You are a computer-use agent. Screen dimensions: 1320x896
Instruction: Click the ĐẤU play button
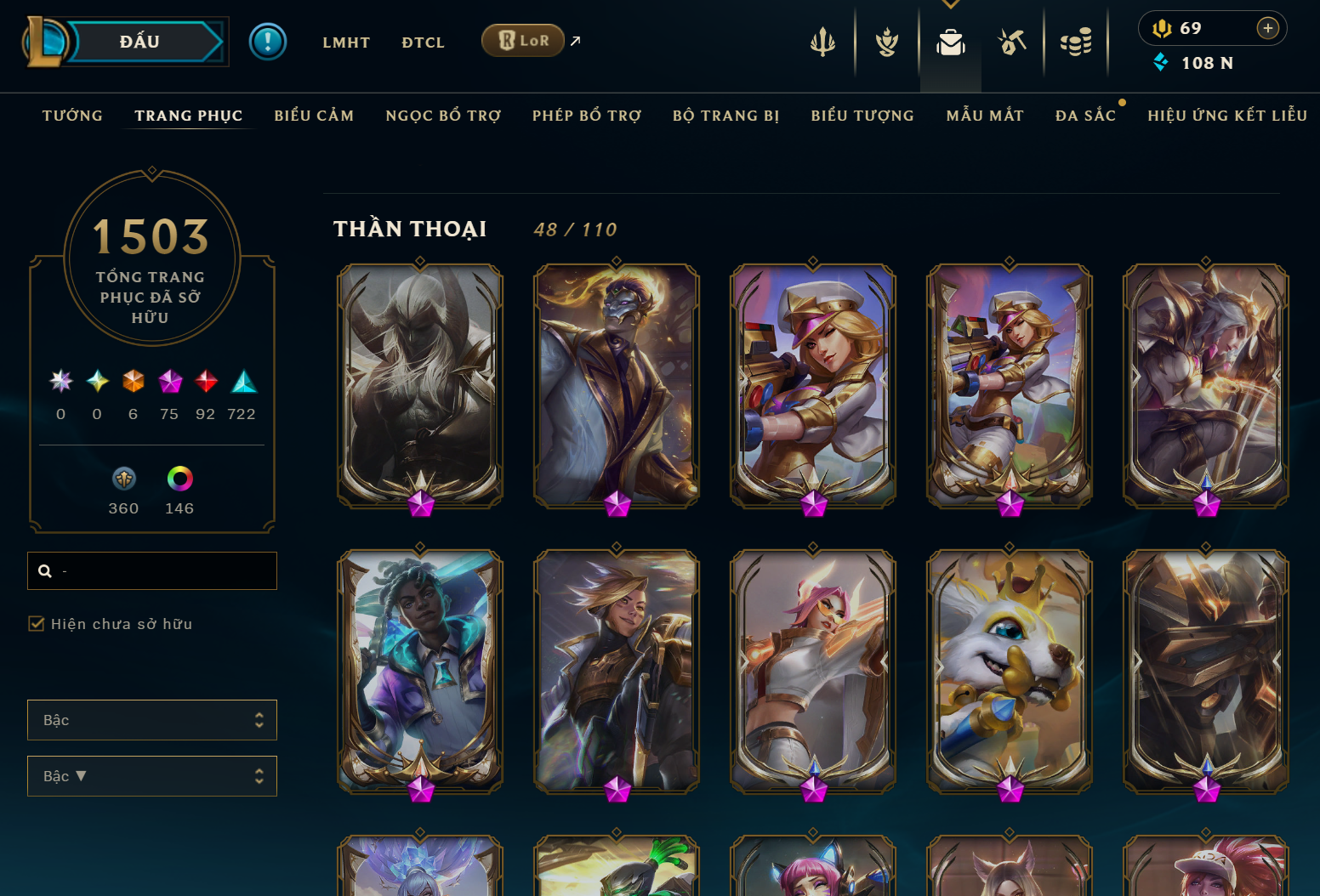140,42
